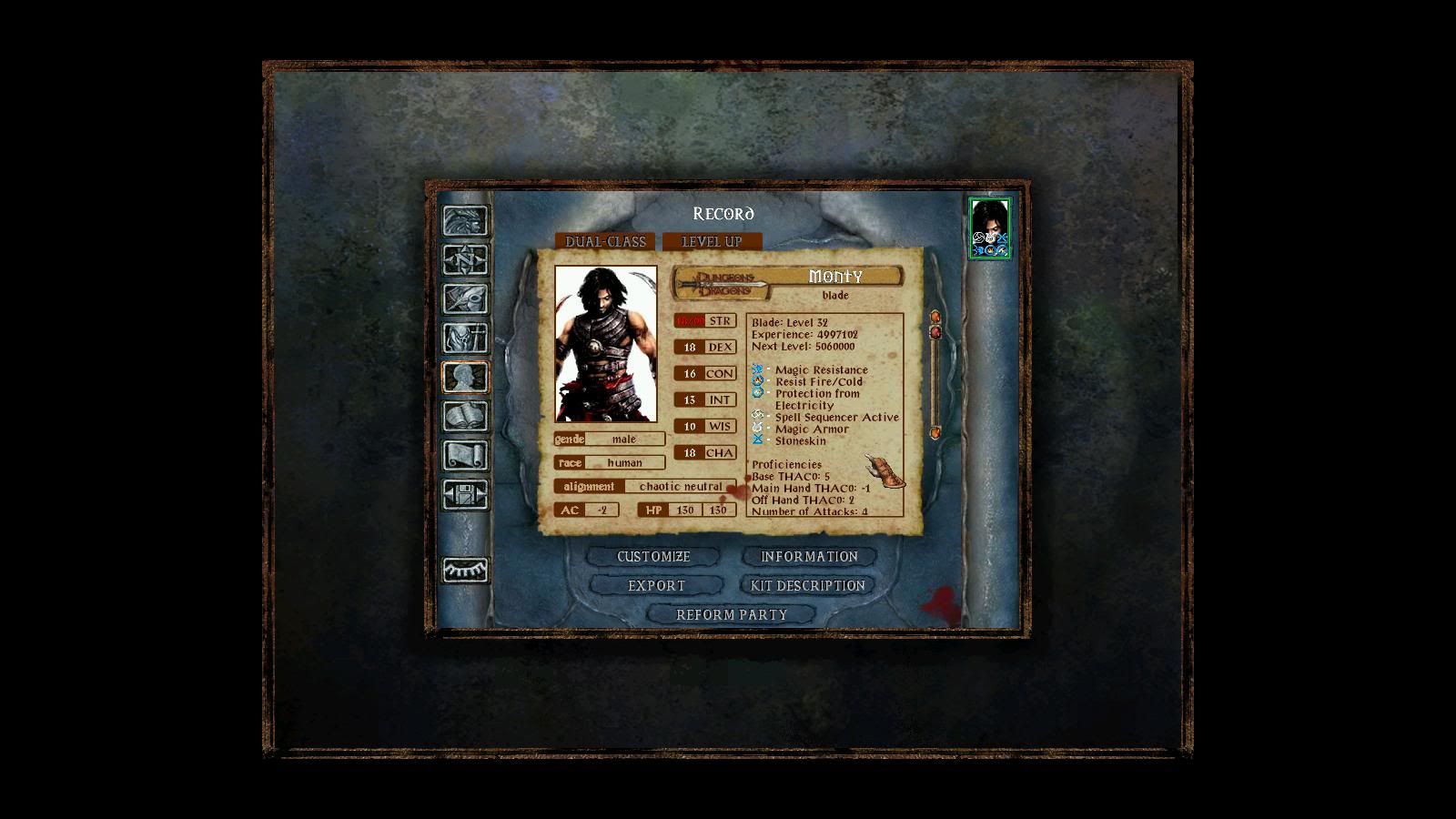
Task: View the Kit Description
Action: click(x=808, y=585)
